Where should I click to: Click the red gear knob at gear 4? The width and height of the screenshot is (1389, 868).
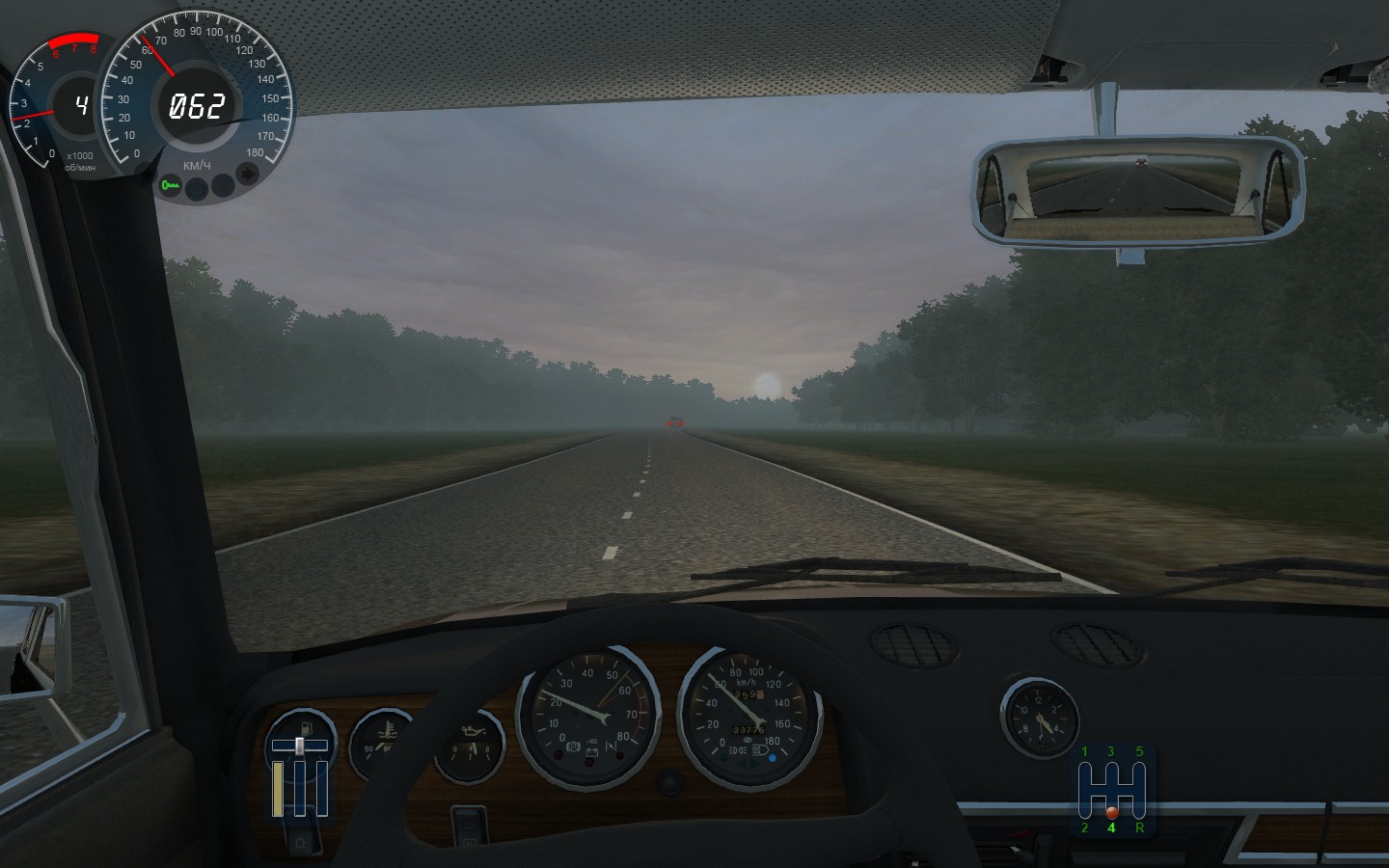point(1111,812)
